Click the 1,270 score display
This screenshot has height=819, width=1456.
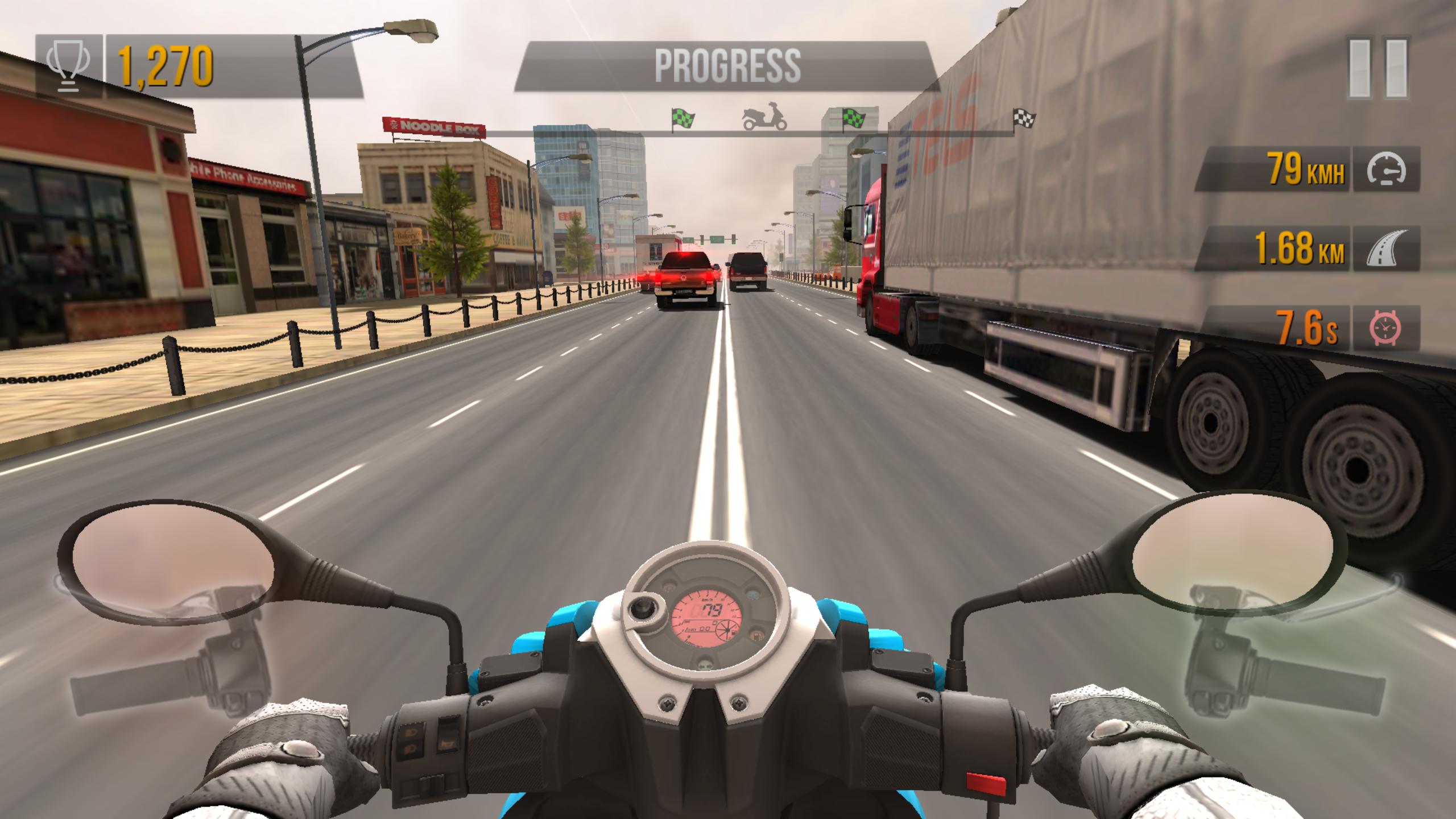164,64
